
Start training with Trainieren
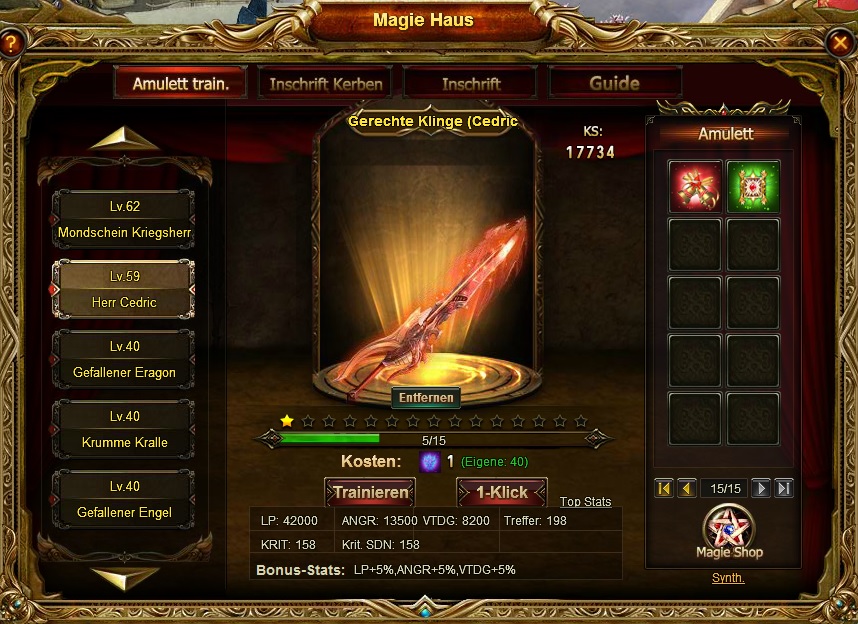pos(370,492)
